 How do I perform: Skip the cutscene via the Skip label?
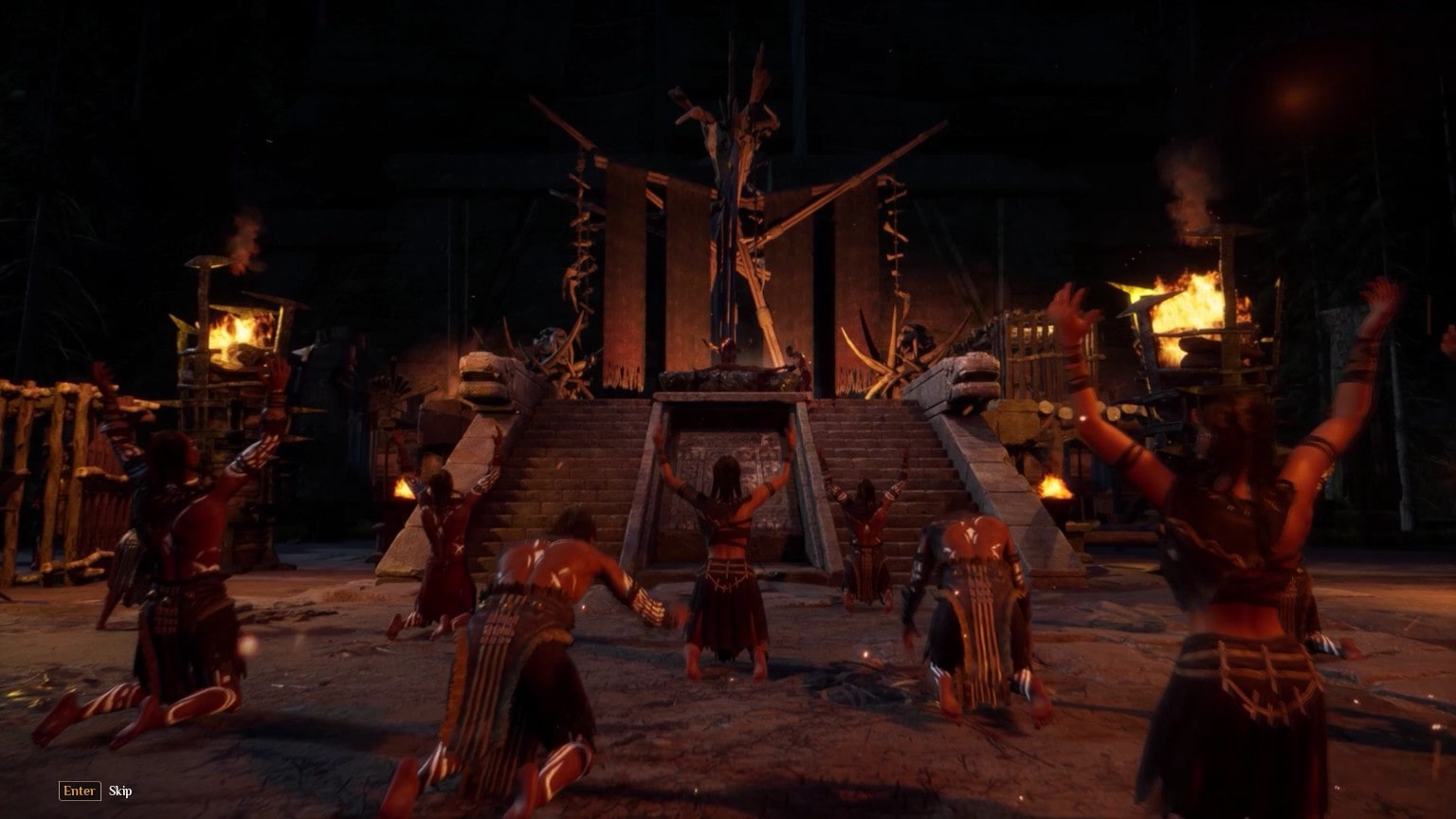tap(120, 792)
